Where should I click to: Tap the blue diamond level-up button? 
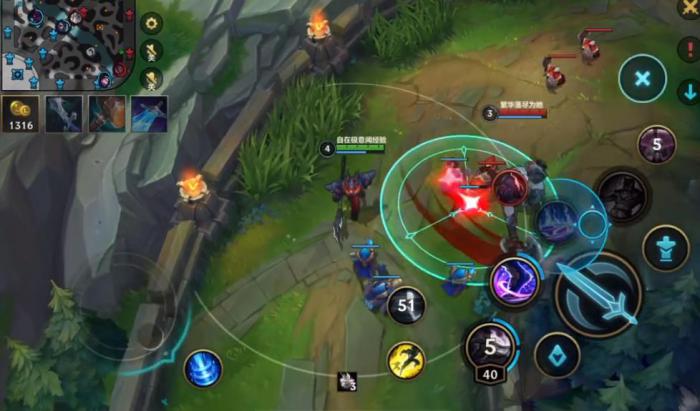(x=557, y=355)
